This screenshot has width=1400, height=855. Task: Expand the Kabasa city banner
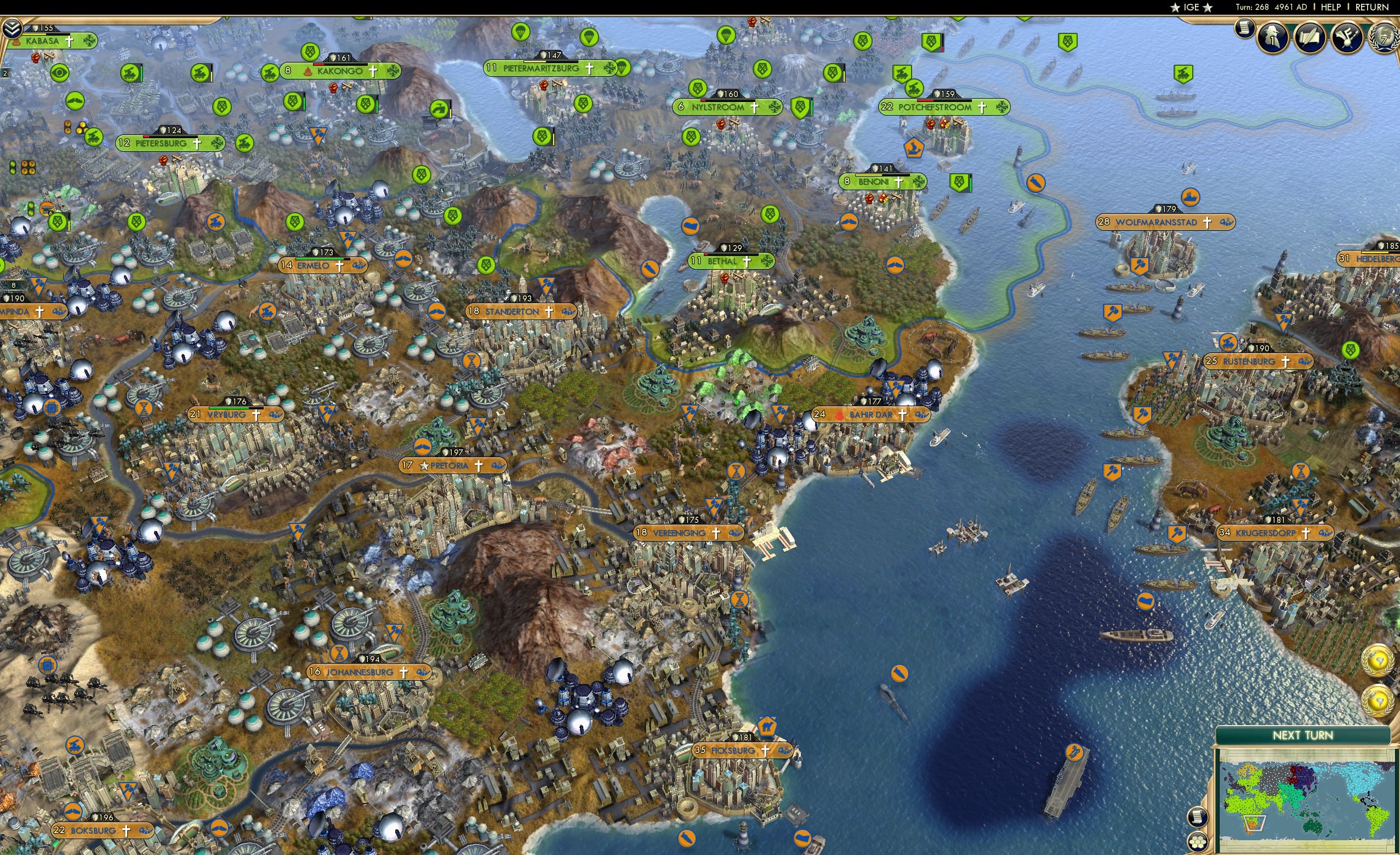tap(54, 41)
